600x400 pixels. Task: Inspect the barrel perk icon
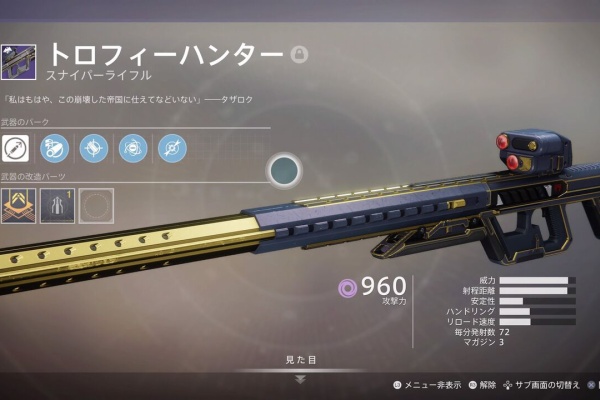tap(56, 149)
